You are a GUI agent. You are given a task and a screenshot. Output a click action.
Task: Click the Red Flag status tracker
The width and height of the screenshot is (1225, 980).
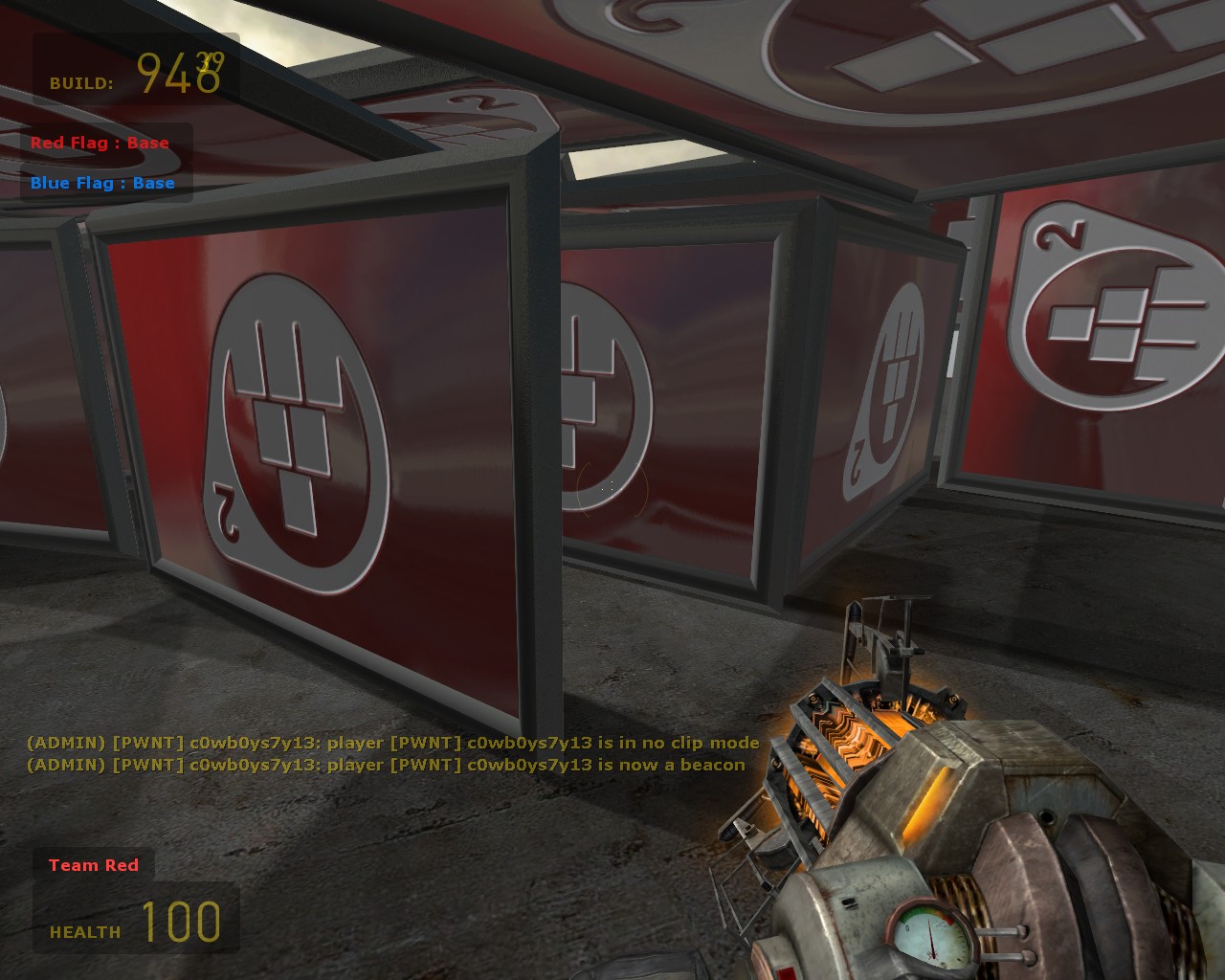pos(100,144)
